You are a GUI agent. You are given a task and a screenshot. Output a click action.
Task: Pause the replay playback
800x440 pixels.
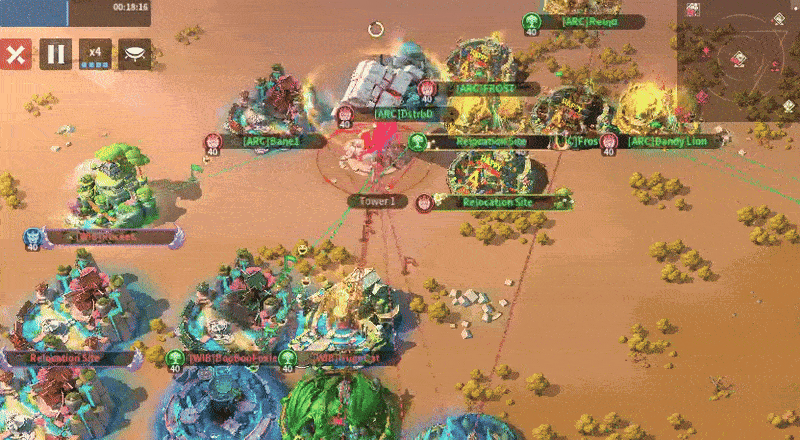pos(56,54)
